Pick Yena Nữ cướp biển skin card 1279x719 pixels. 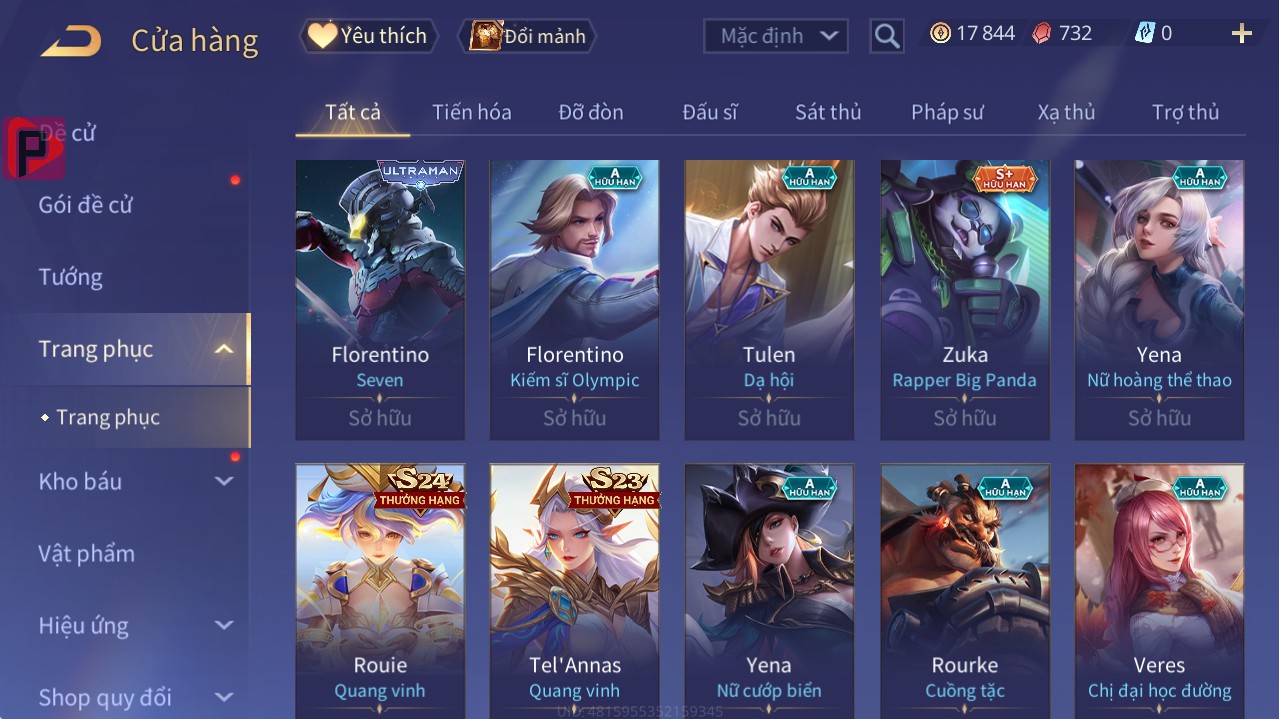coord(769,590)
